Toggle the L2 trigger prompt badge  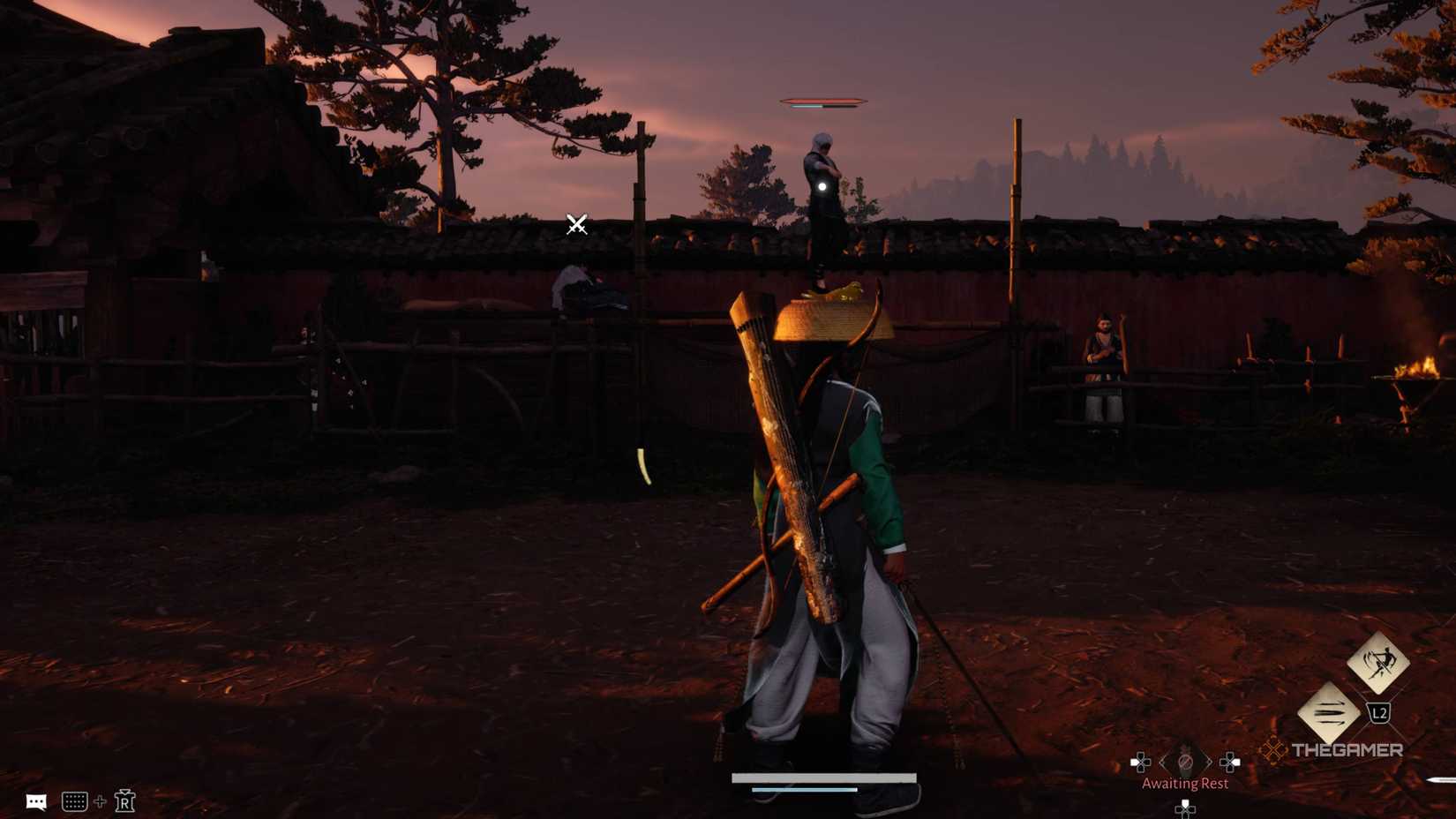point(1380,712)
